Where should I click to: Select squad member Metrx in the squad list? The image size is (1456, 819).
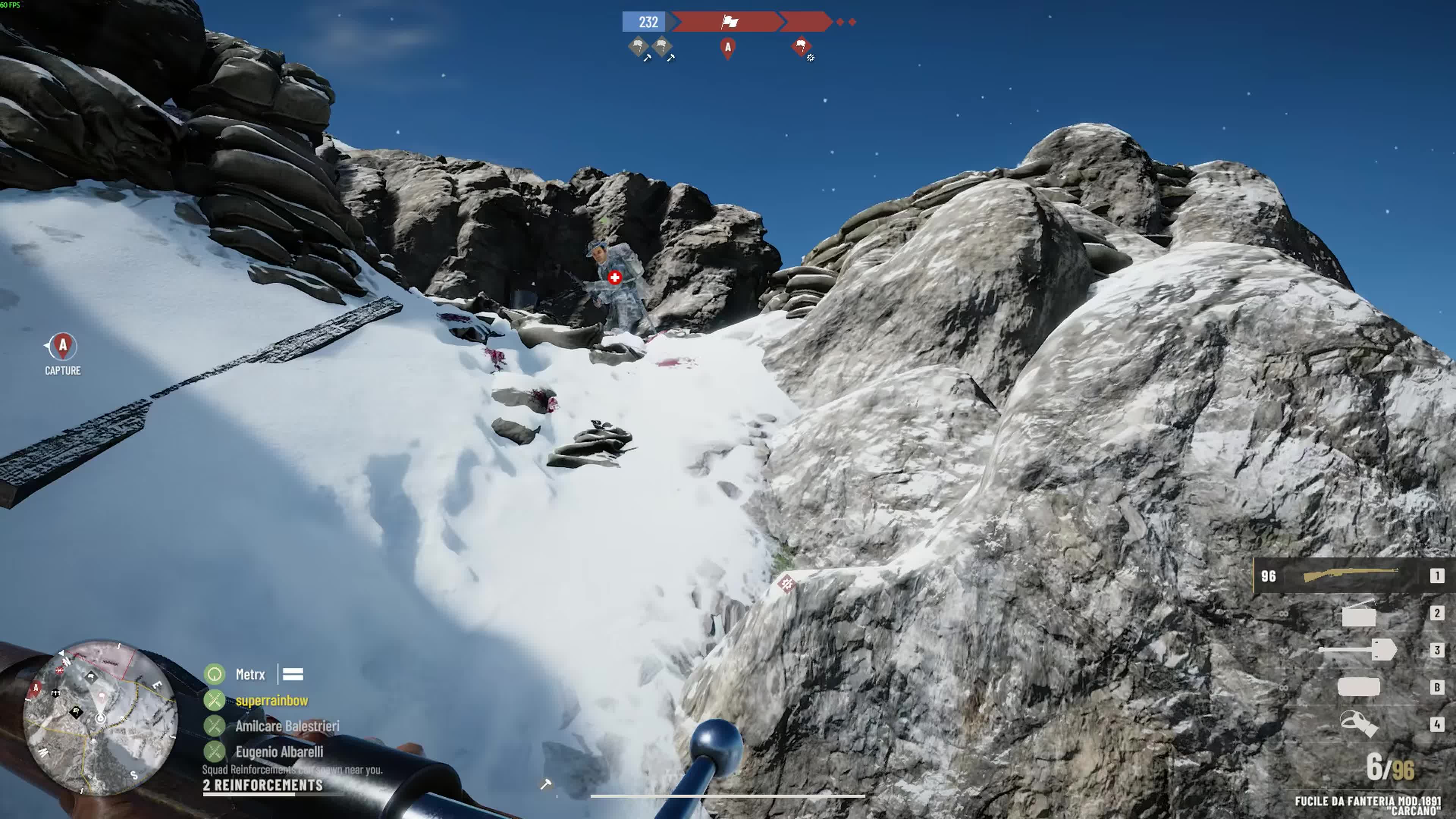click(x=250, y=674)
